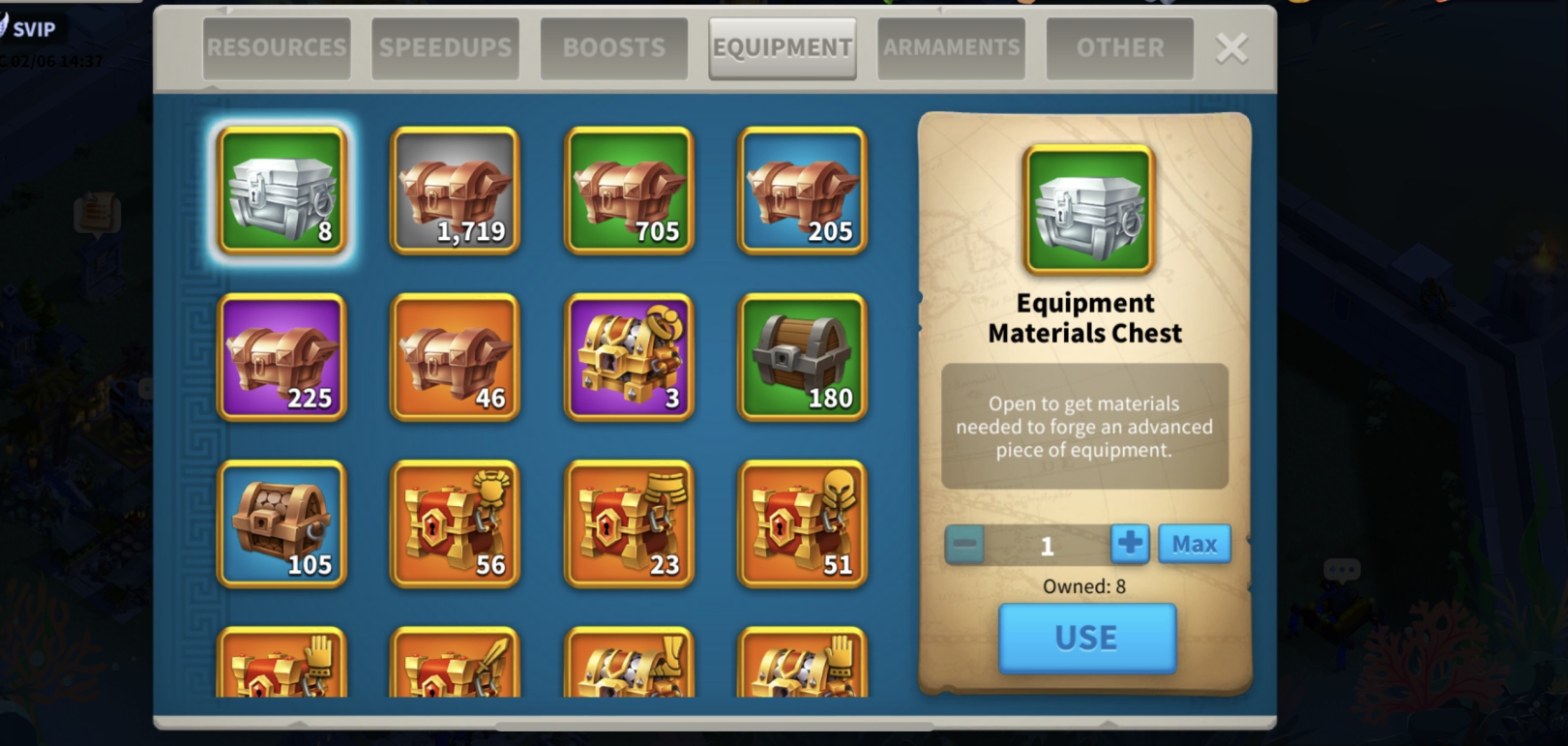The height and width of the screenshot is (746, 1568).
Task: Use the Equipment Materials Chest
Action: 1086,638
